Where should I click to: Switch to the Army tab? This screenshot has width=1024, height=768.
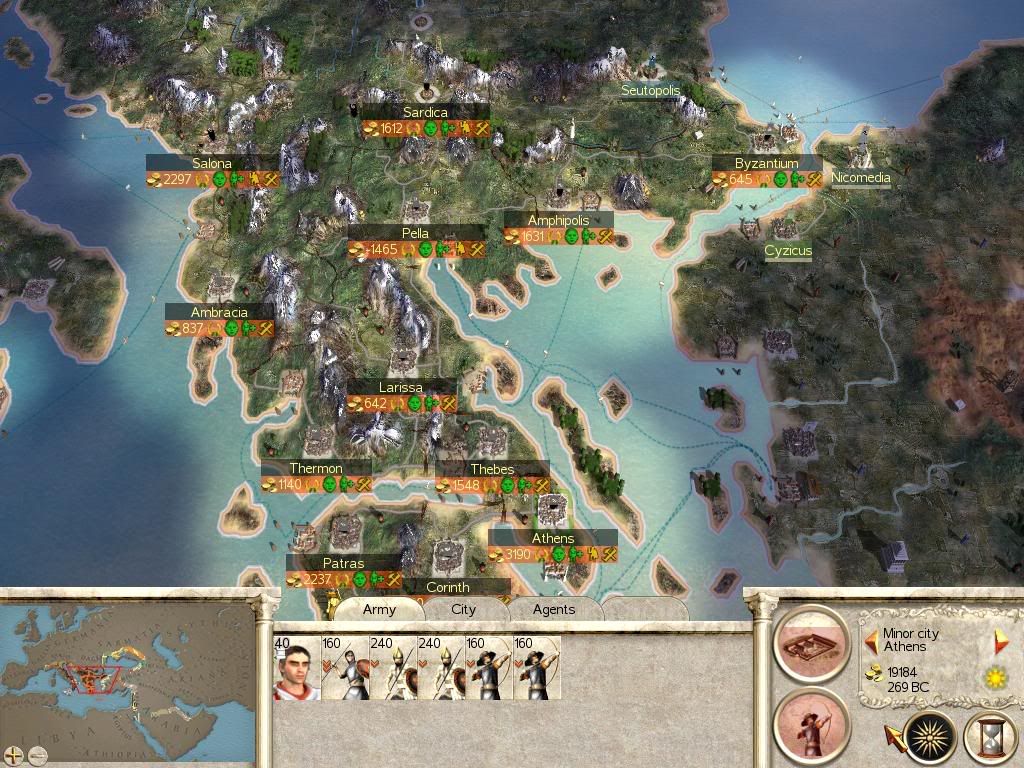point(379,609)
